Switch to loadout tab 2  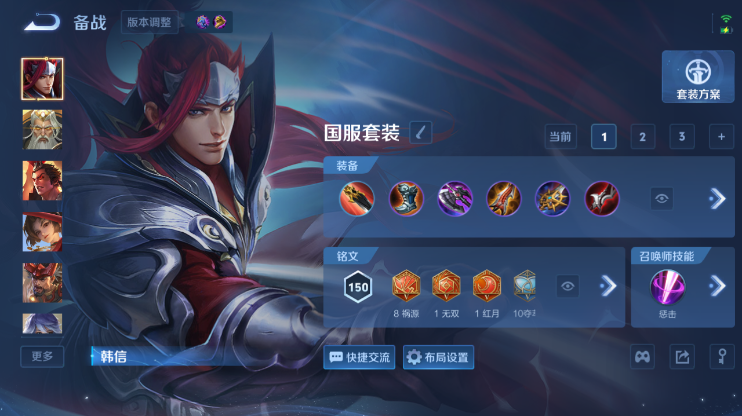coord(642,137)
